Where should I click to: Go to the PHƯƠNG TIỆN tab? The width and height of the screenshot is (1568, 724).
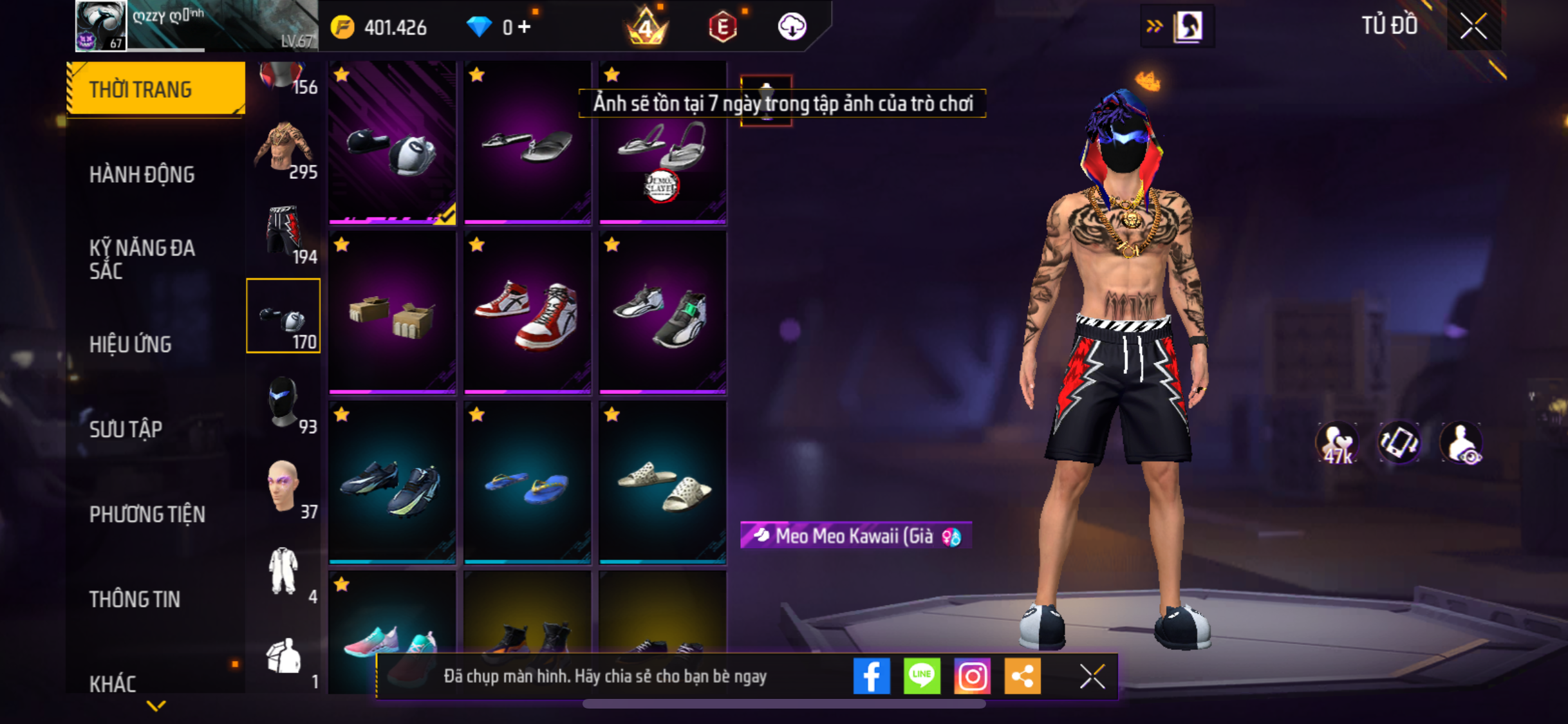147,514
